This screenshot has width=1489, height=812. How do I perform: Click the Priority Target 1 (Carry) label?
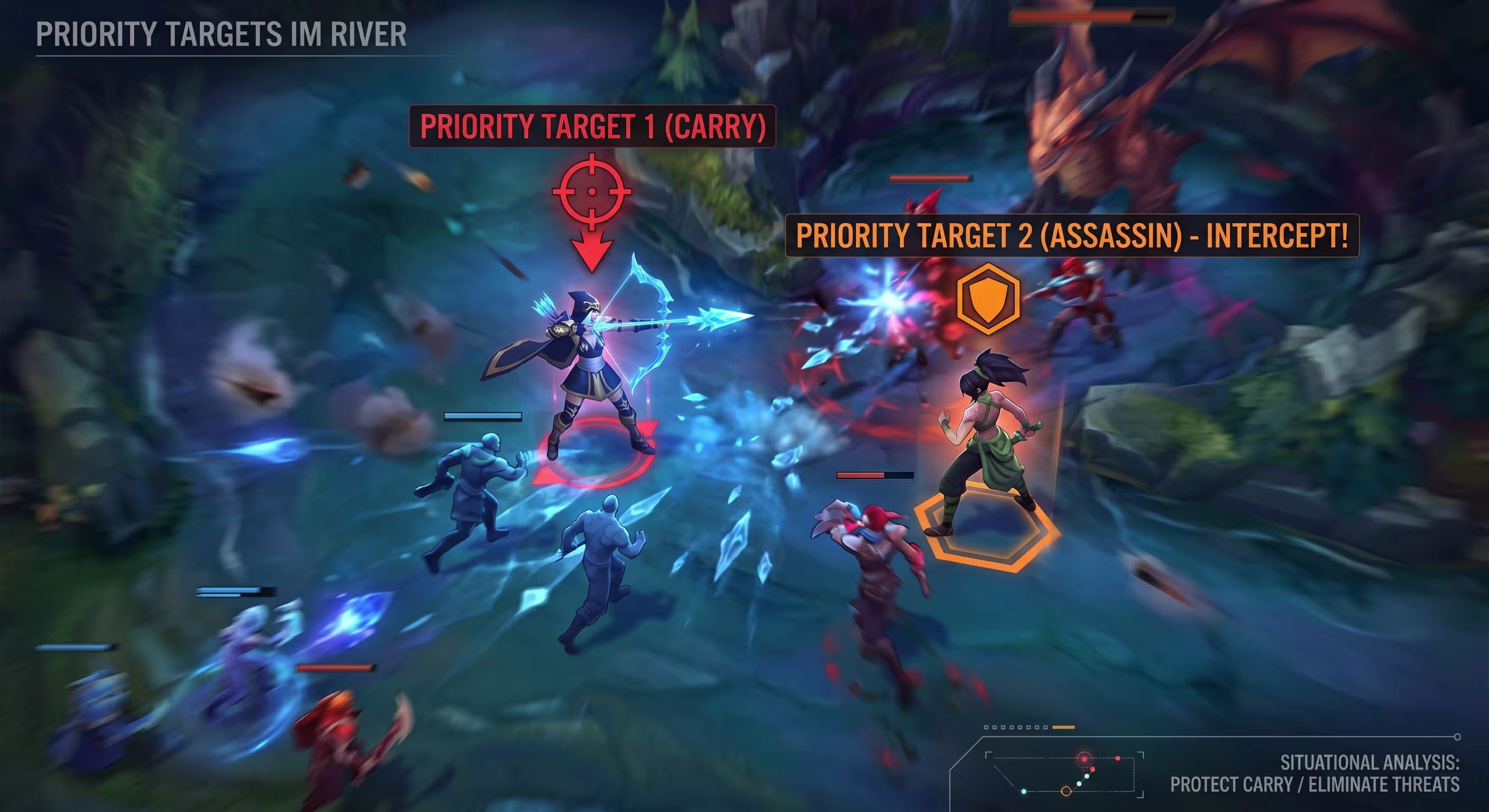click(592, 126)
